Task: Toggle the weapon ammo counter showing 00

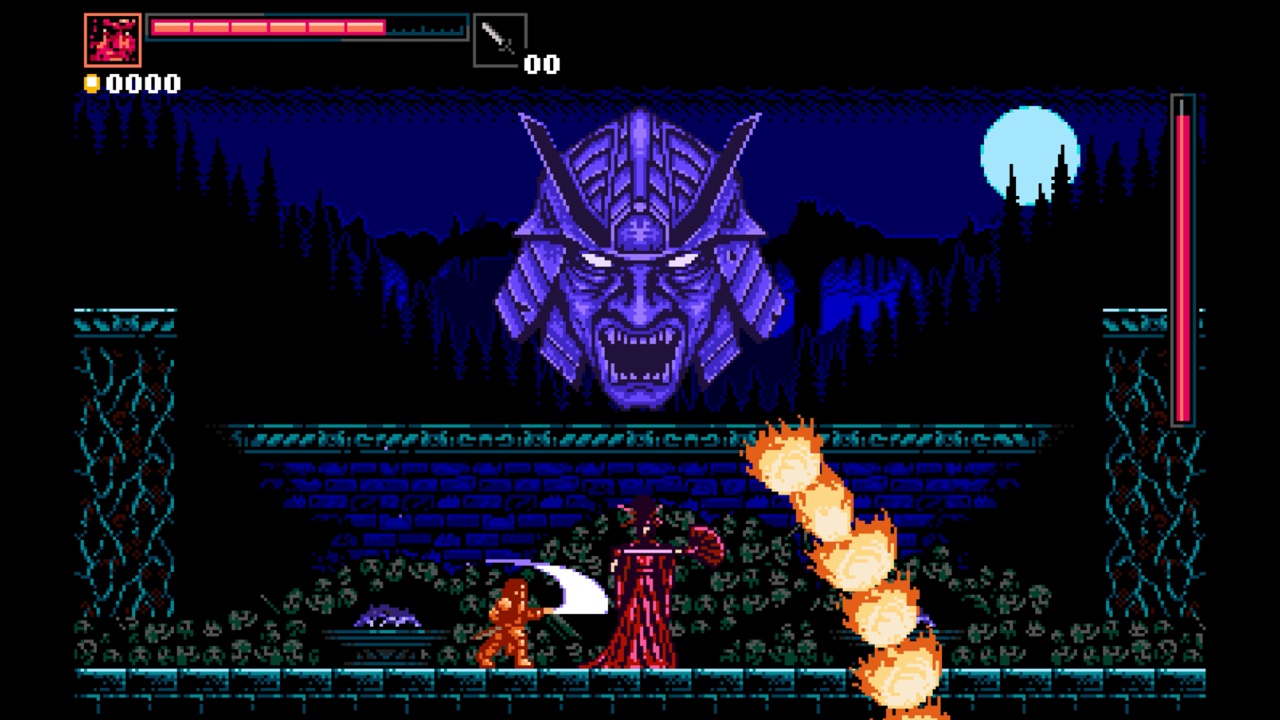Action: point(543,64)
